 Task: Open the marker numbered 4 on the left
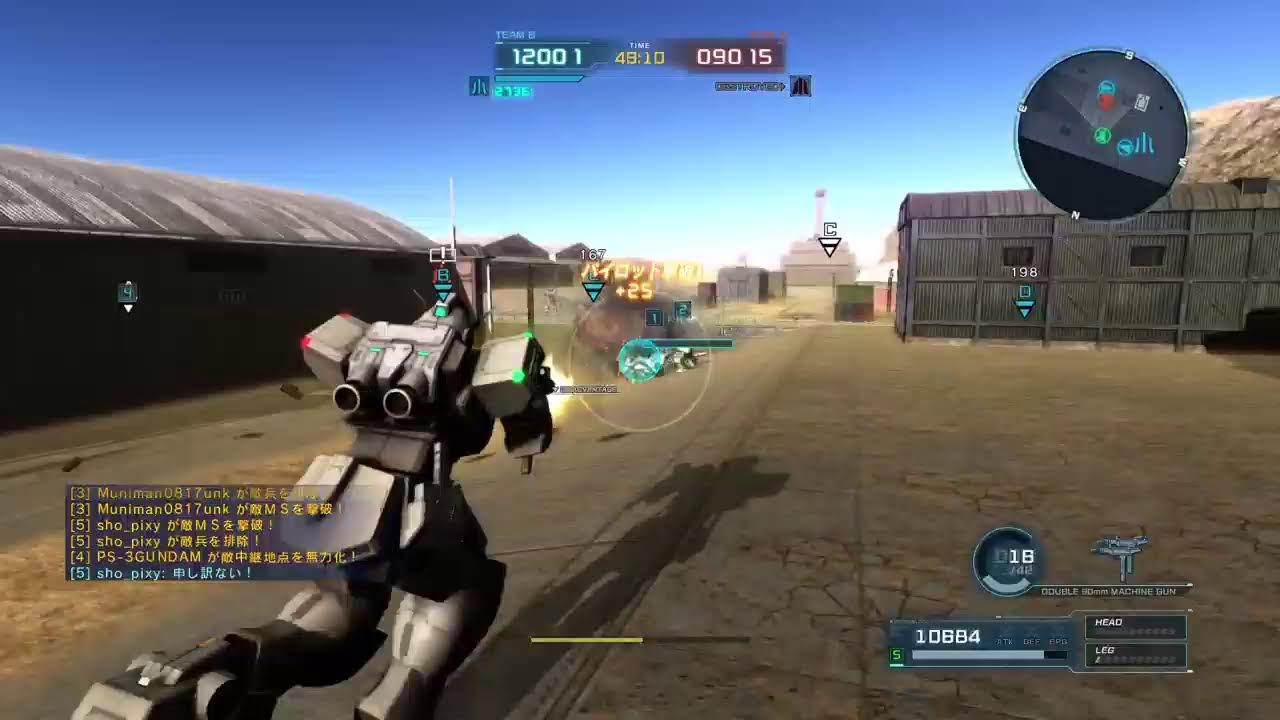(x=127, y=293)
